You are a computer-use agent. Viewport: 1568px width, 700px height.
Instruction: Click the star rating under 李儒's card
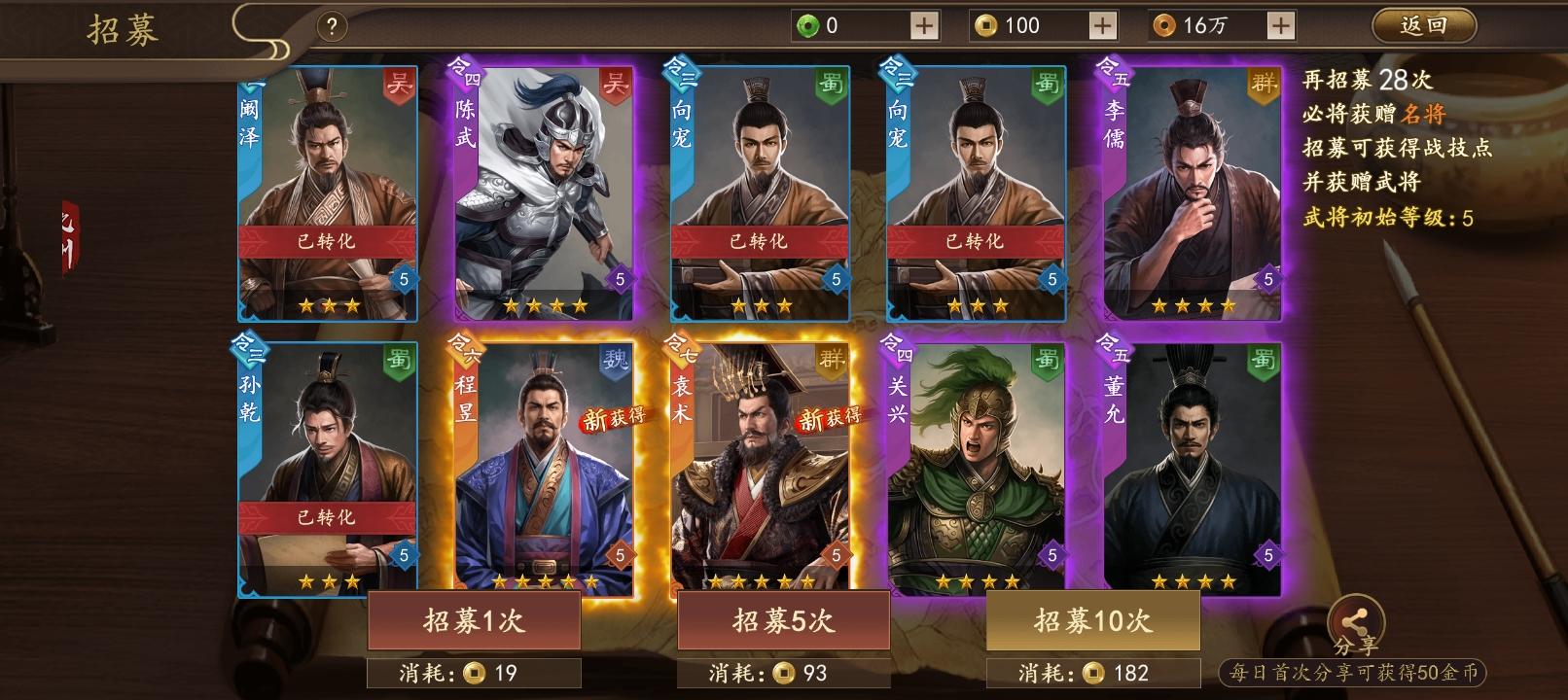point(1193,305)
